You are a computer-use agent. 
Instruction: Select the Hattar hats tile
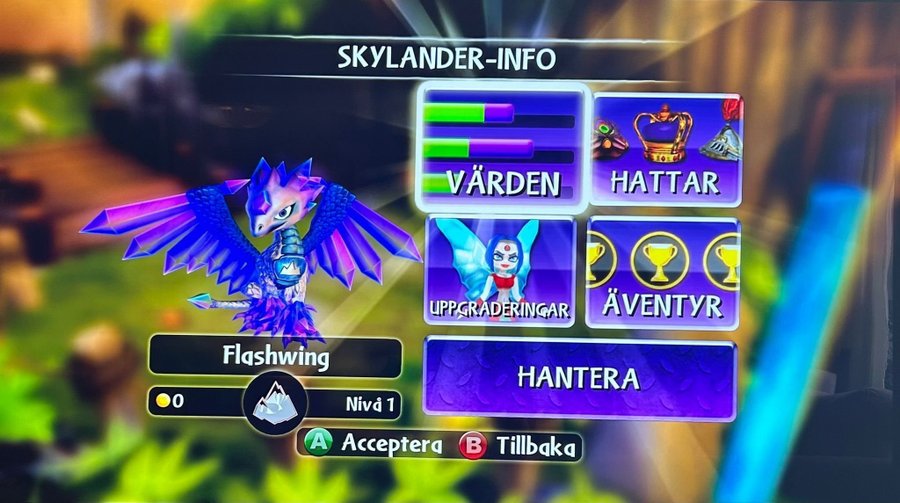pyautogui.click(x=667, y=150)
